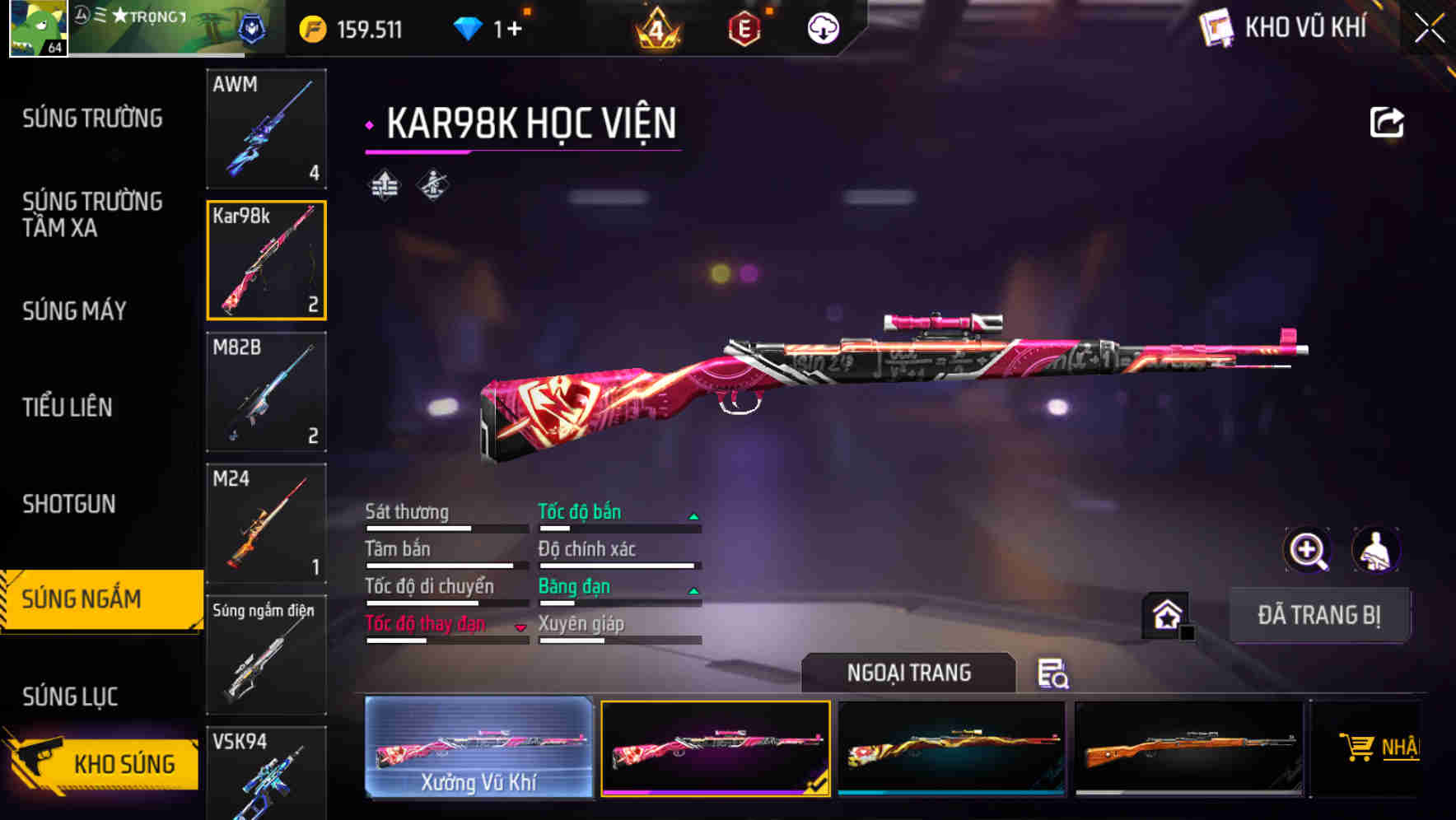Switch to the Ngoại Trang tab

(x=910, y=673)
